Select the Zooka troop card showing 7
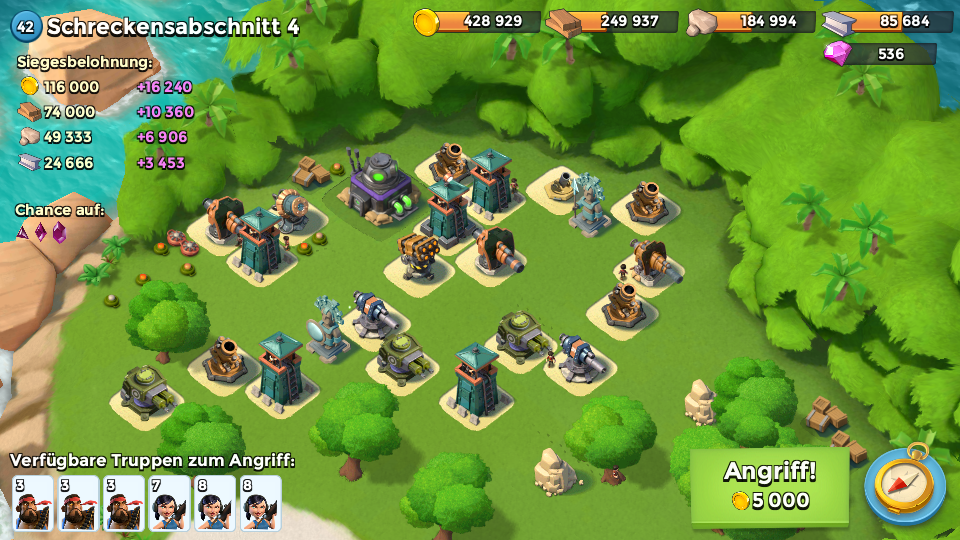The image size is (960, 540). [170, 502]
